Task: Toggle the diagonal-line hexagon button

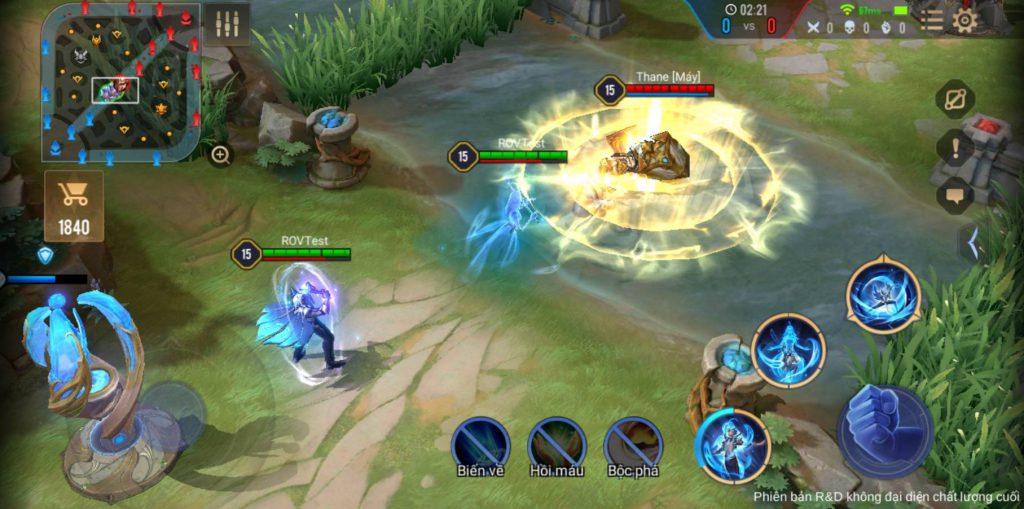Action: pyautogui.click(x=955, y=99)
